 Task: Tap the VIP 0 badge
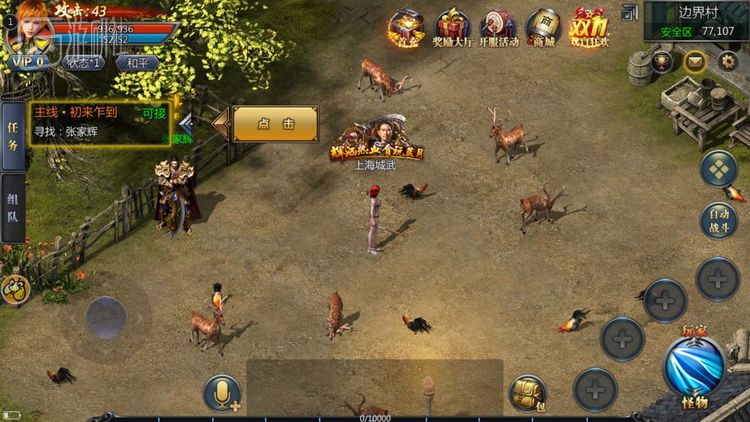click(29, 61)
